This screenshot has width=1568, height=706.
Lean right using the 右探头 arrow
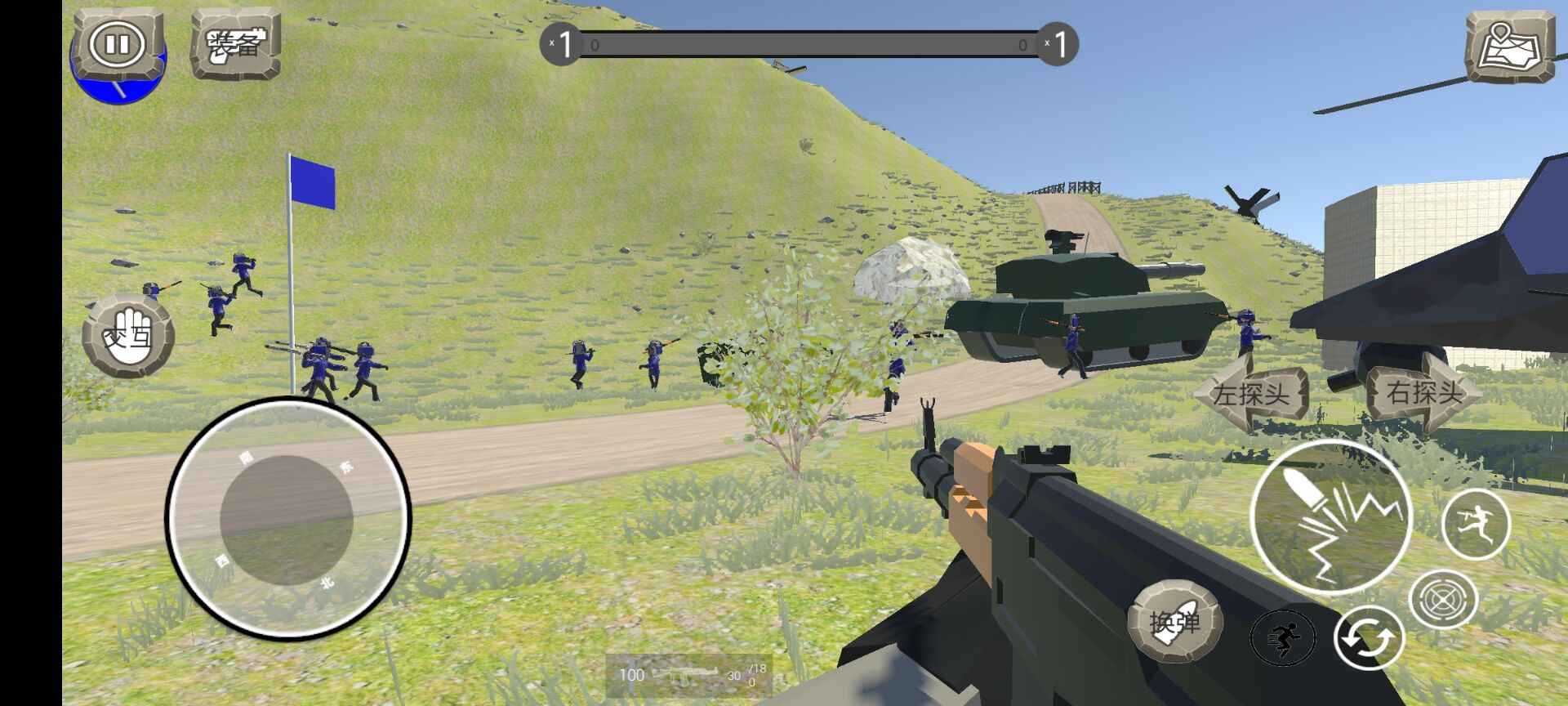coord(1424,393)
